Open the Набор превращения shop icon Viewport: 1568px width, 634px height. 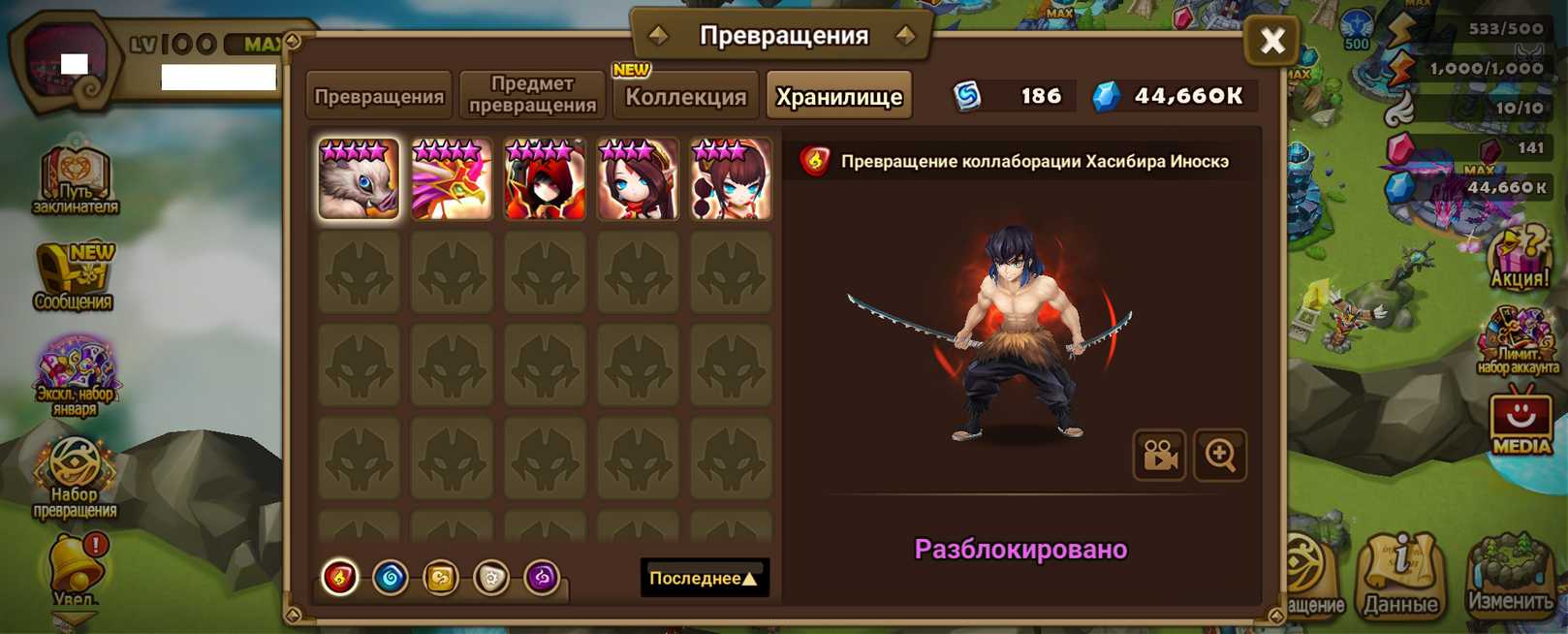(x=76, y=476)
